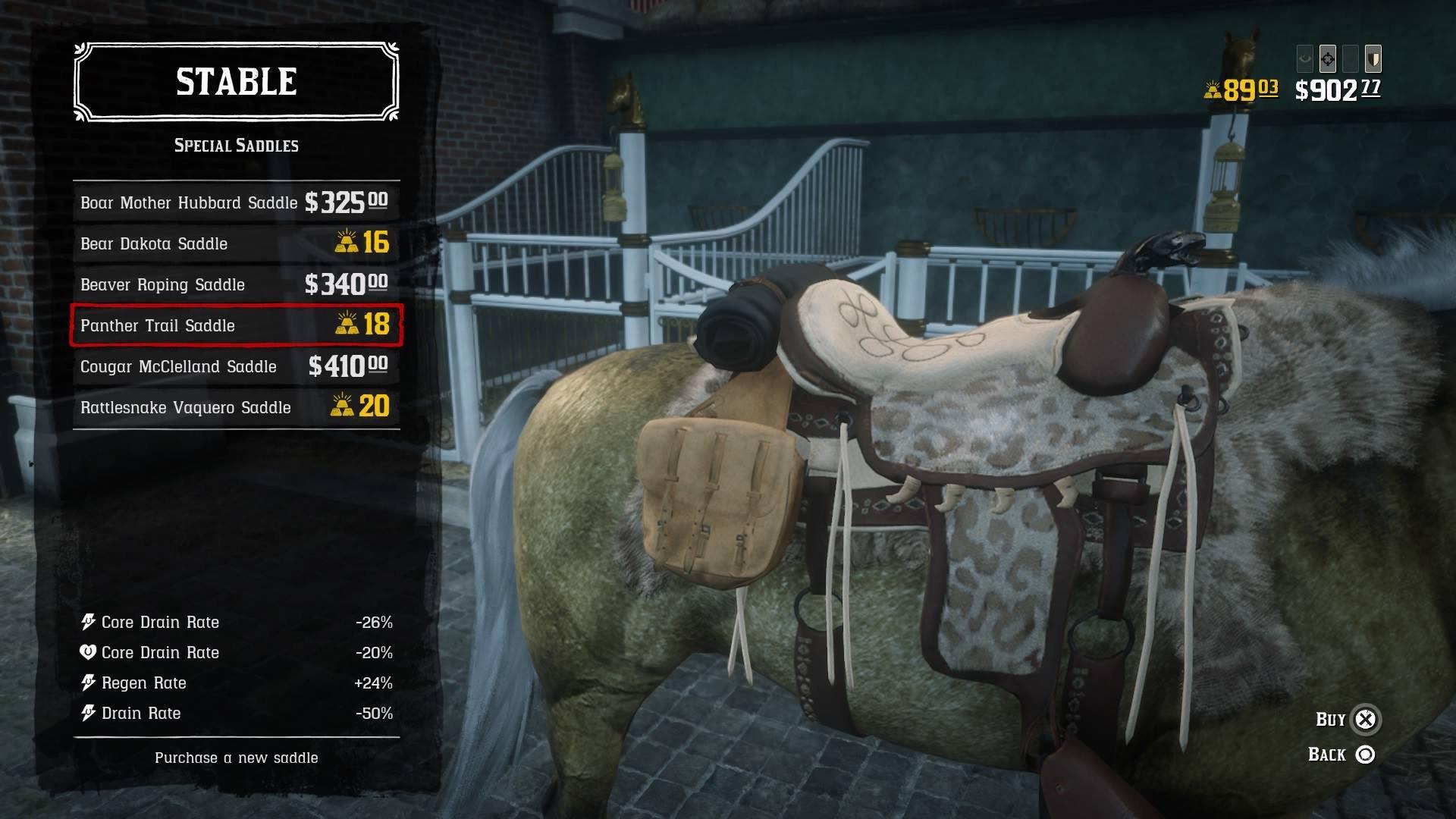Screen dimensions: 1456x819
Task: Toggle the eye ability card
Action: tap(1305, 59)
